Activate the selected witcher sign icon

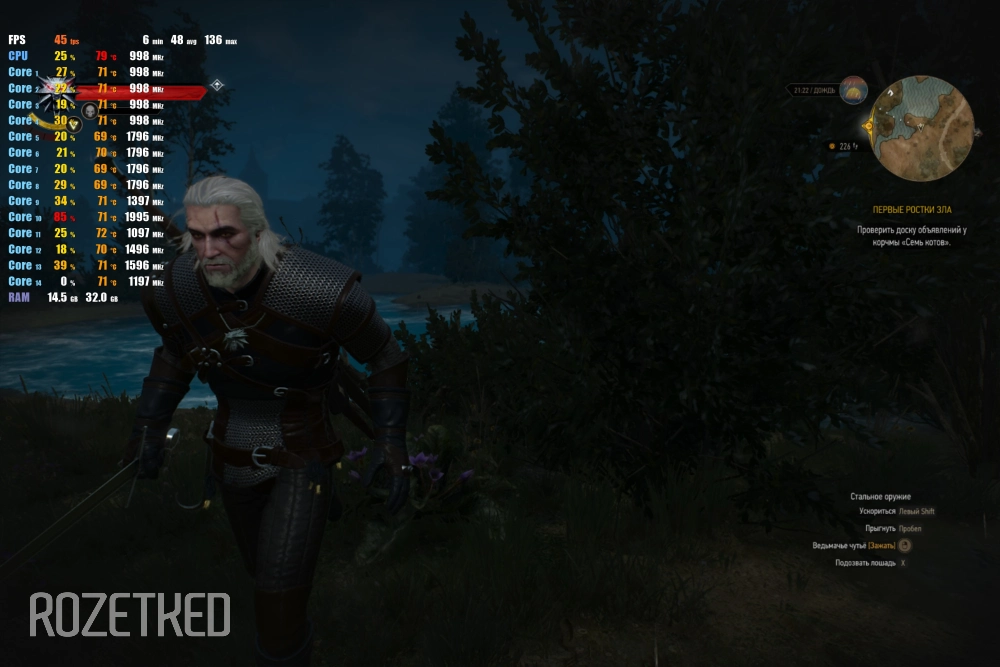(x=73, y=125)
